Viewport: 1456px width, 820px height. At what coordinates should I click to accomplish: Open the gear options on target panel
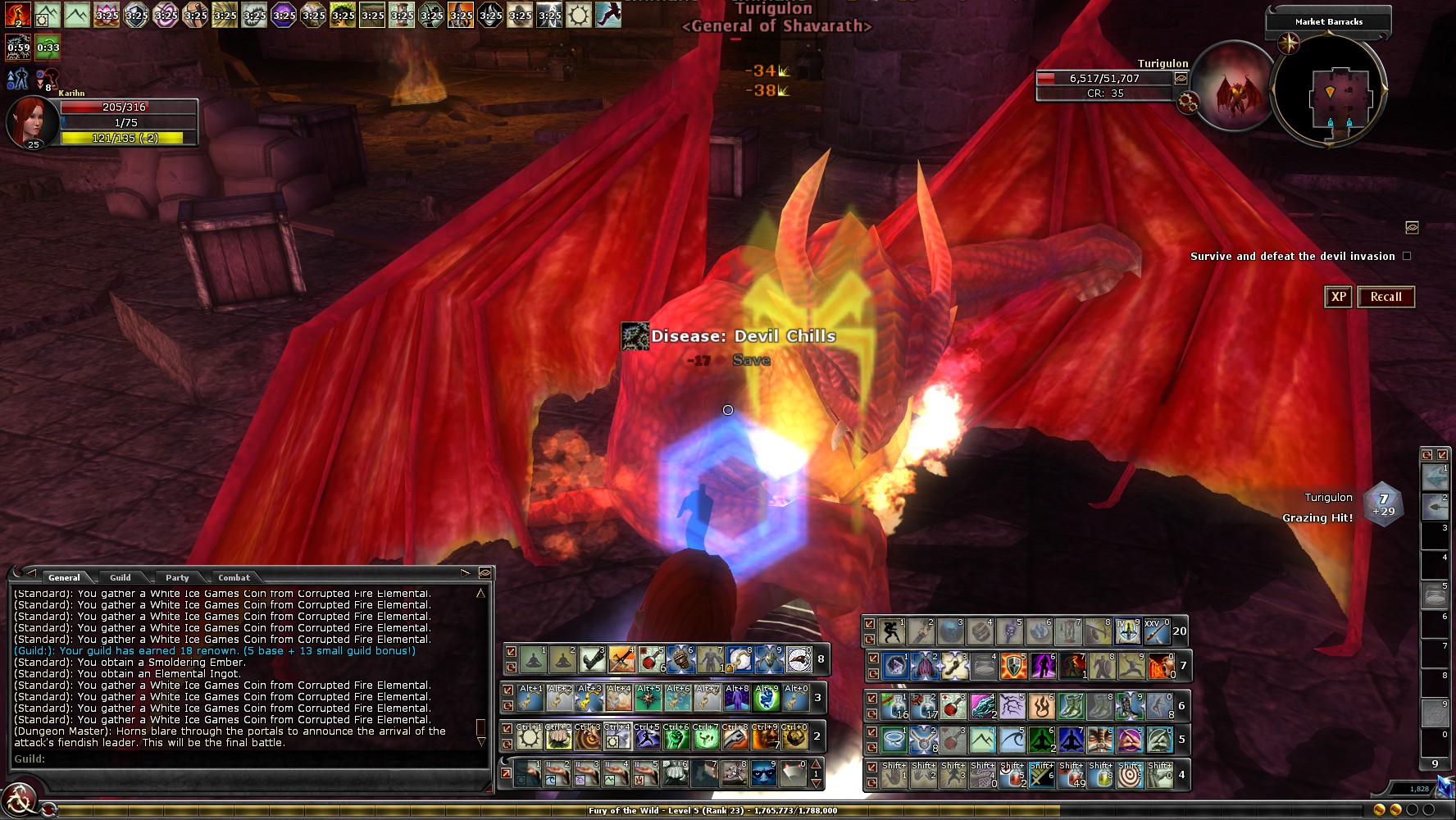point(1187,102)
